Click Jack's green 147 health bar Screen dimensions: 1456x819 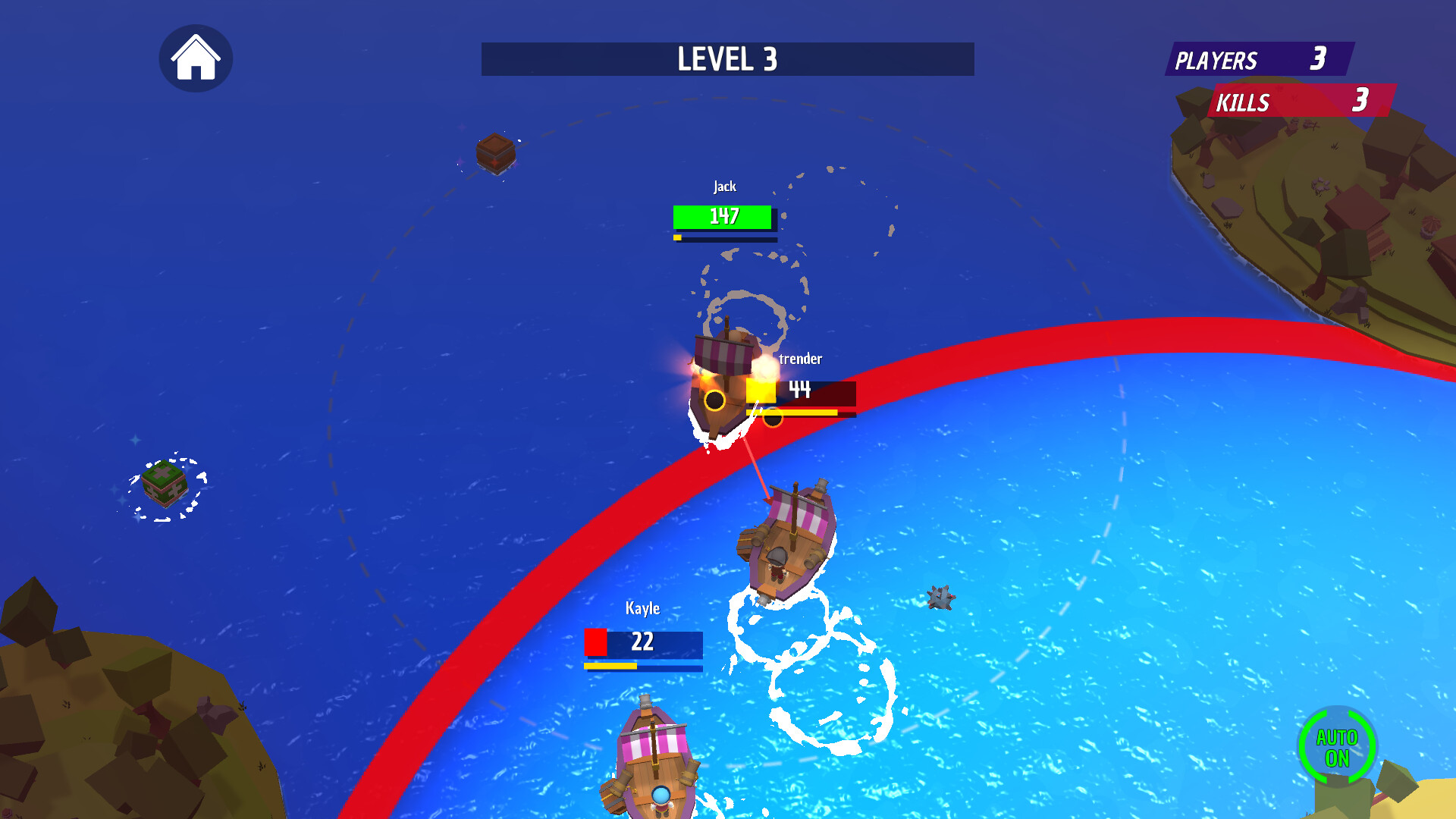[722, 217]
